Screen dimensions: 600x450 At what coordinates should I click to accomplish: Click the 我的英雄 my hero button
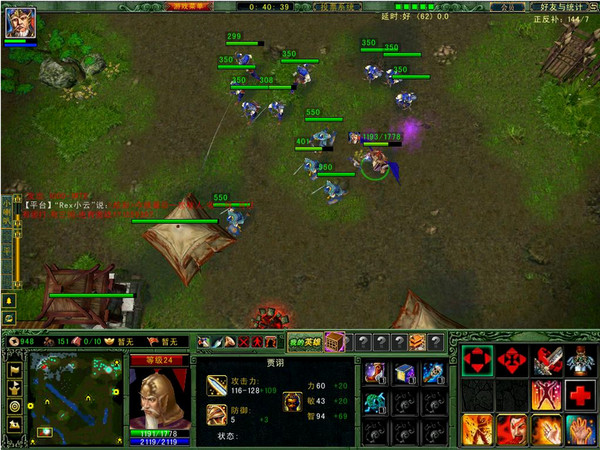point(305,342)
